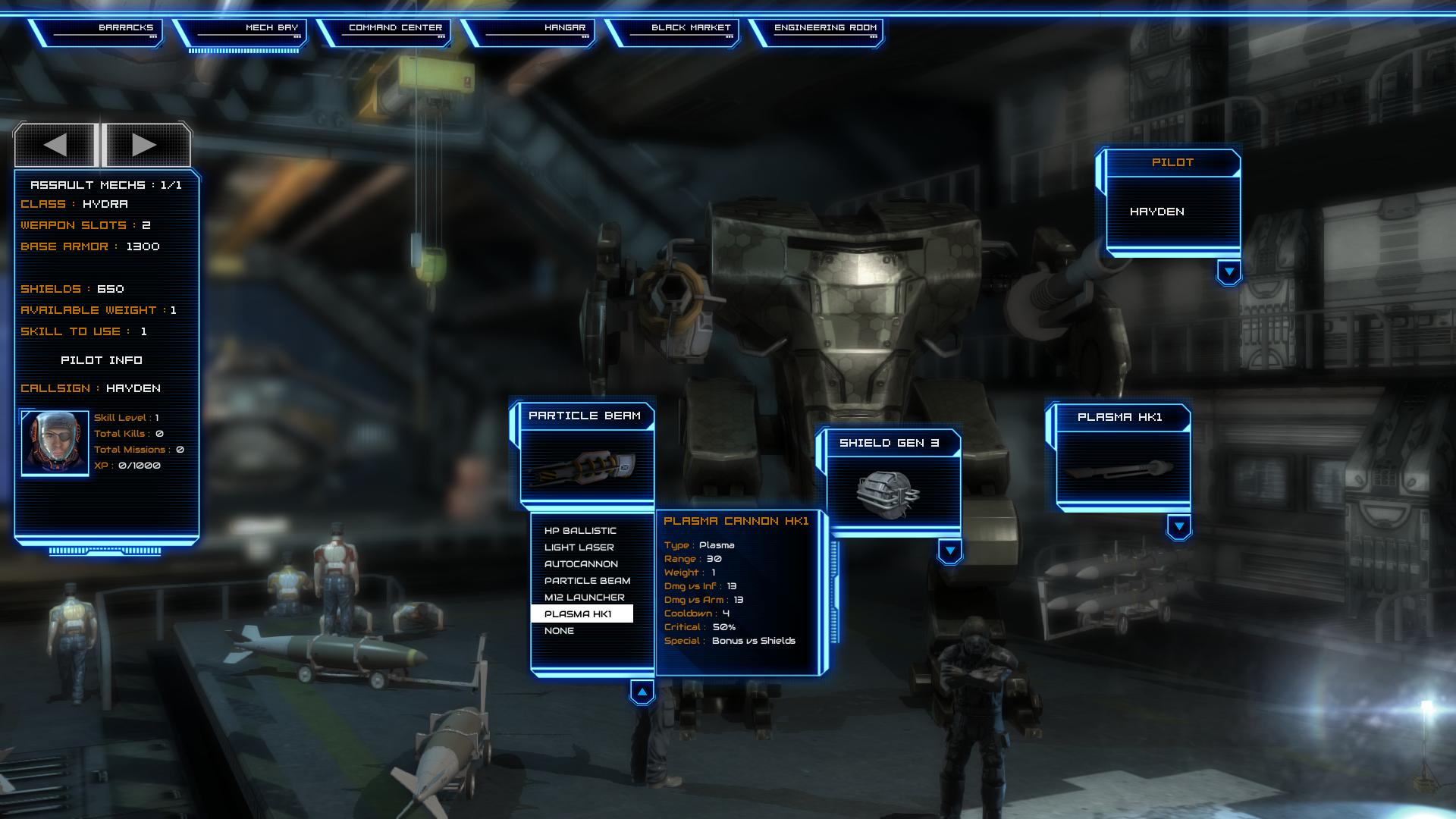Open the Engineering Room tab
Screen dimensions: 1456x819
click(825, 28)
